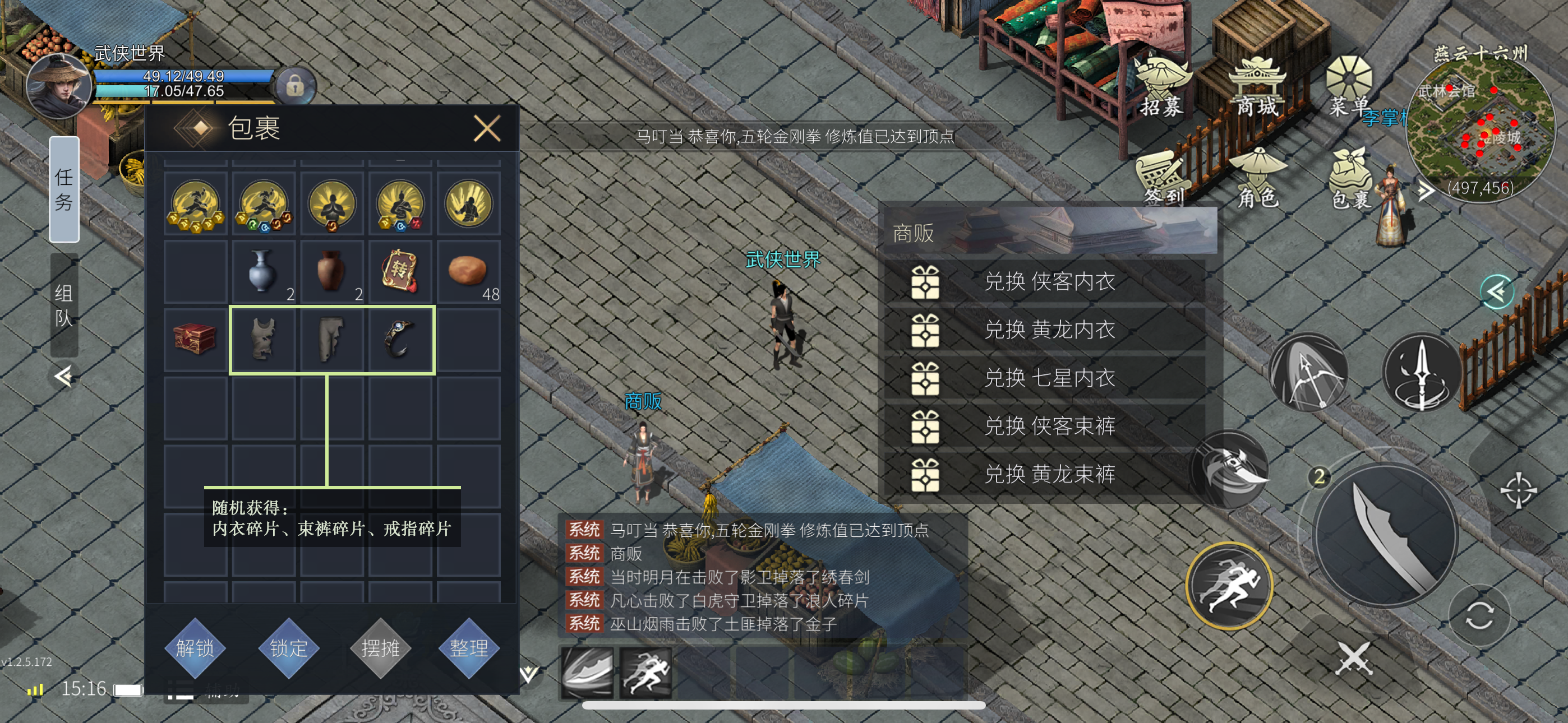Open the 角色 character sheet
This screenshot has width=1568, height=723.
point(1257,178)
